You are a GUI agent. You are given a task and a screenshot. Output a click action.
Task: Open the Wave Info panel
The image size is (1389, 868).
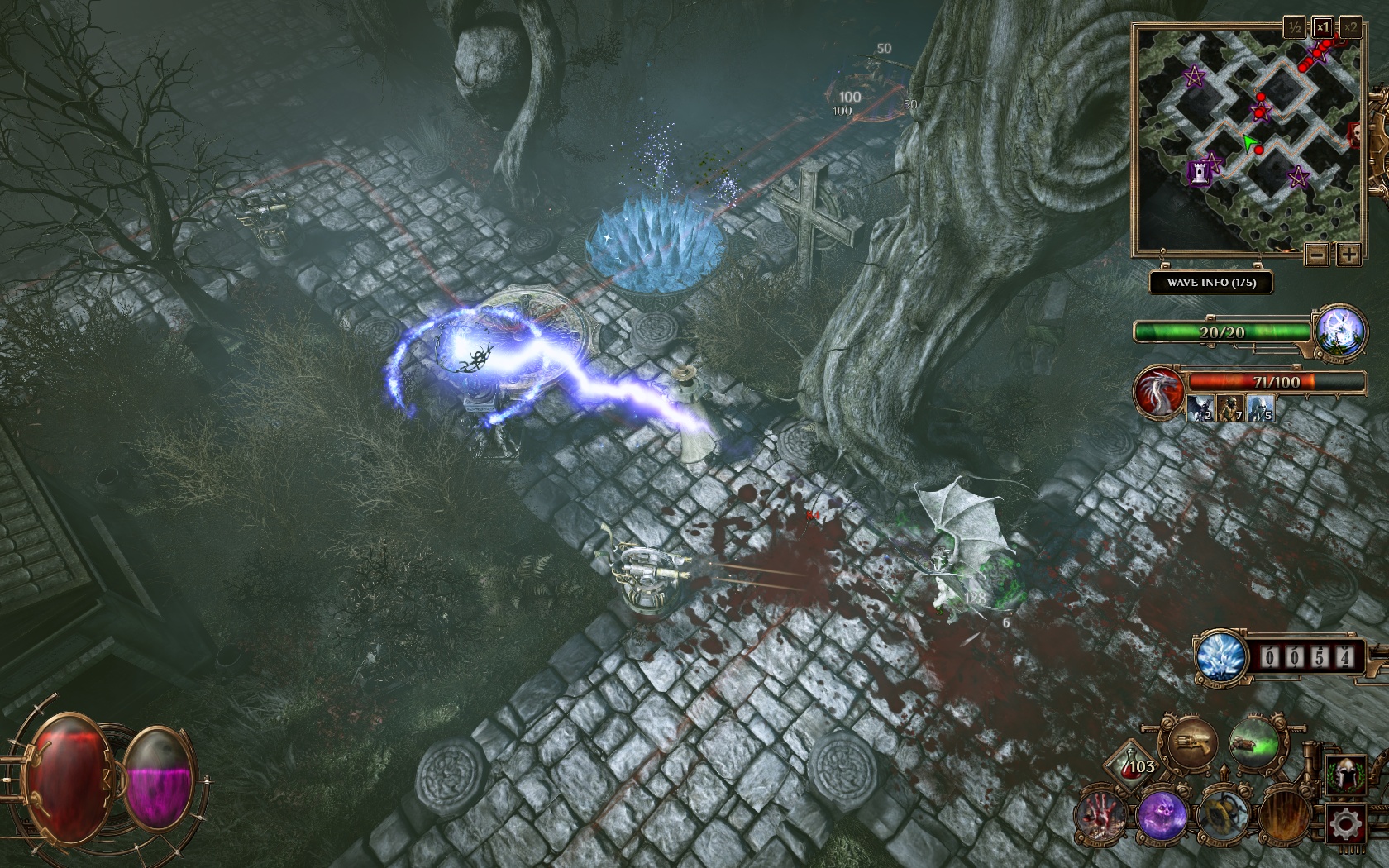(1210, 283)
